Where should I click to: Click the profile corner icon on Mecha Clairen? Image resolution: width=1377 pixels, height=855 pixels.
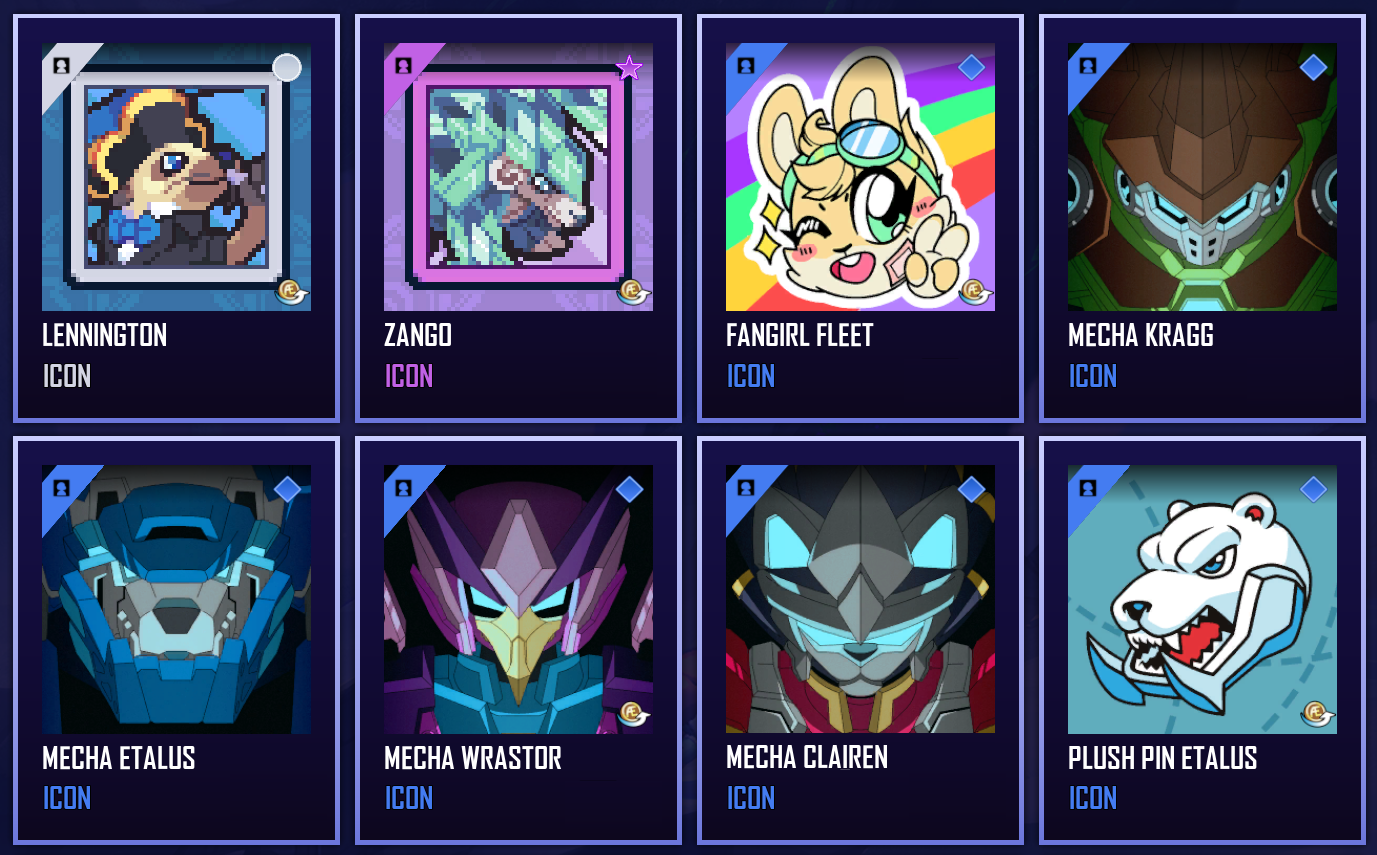[x=744, y=488]
